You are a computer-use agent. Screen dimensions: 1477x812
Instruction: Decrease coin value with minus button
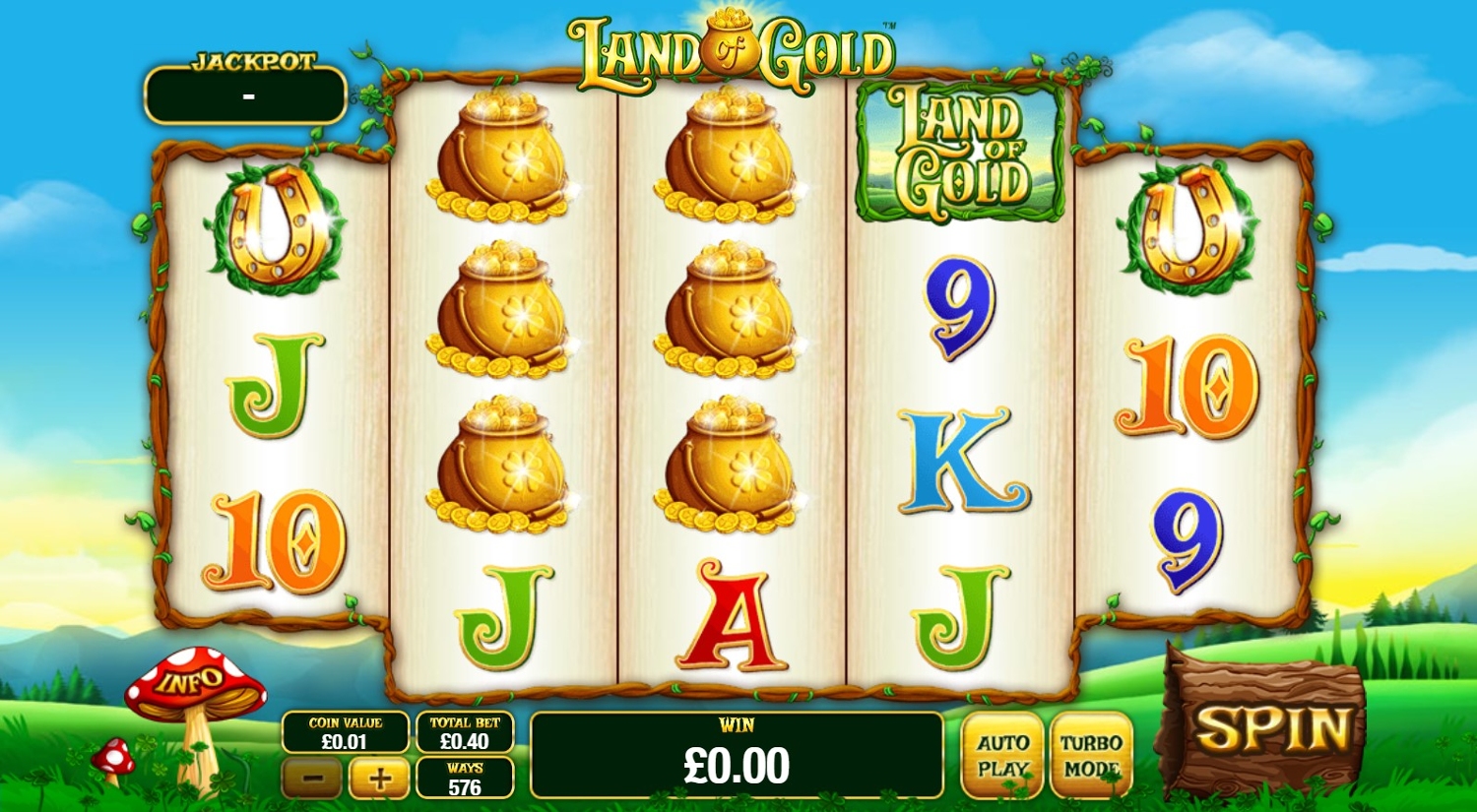click(x=312, y=779)
